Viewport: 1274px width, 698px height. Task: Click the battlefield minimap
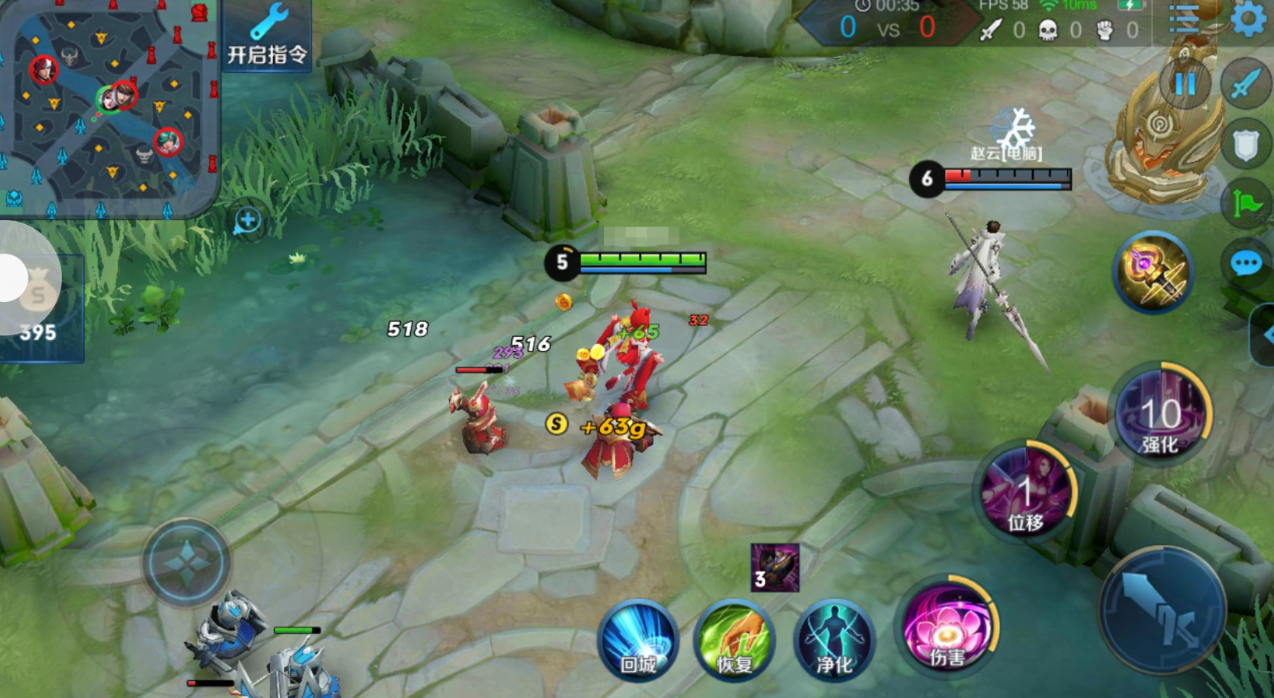109,107
